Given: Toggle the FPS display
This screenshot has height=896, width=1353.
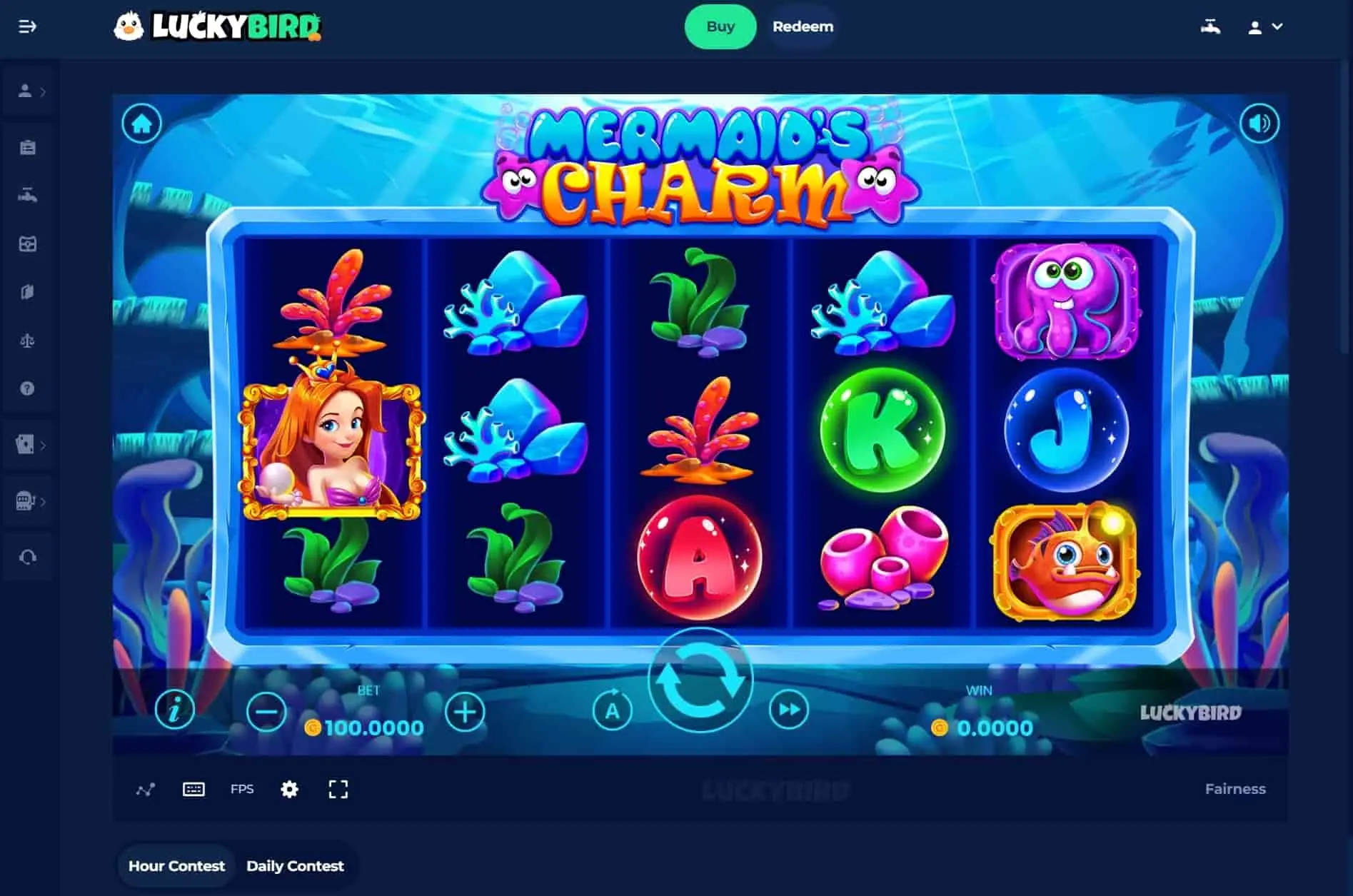Looking at the screenshot, I should pos(242,789).
